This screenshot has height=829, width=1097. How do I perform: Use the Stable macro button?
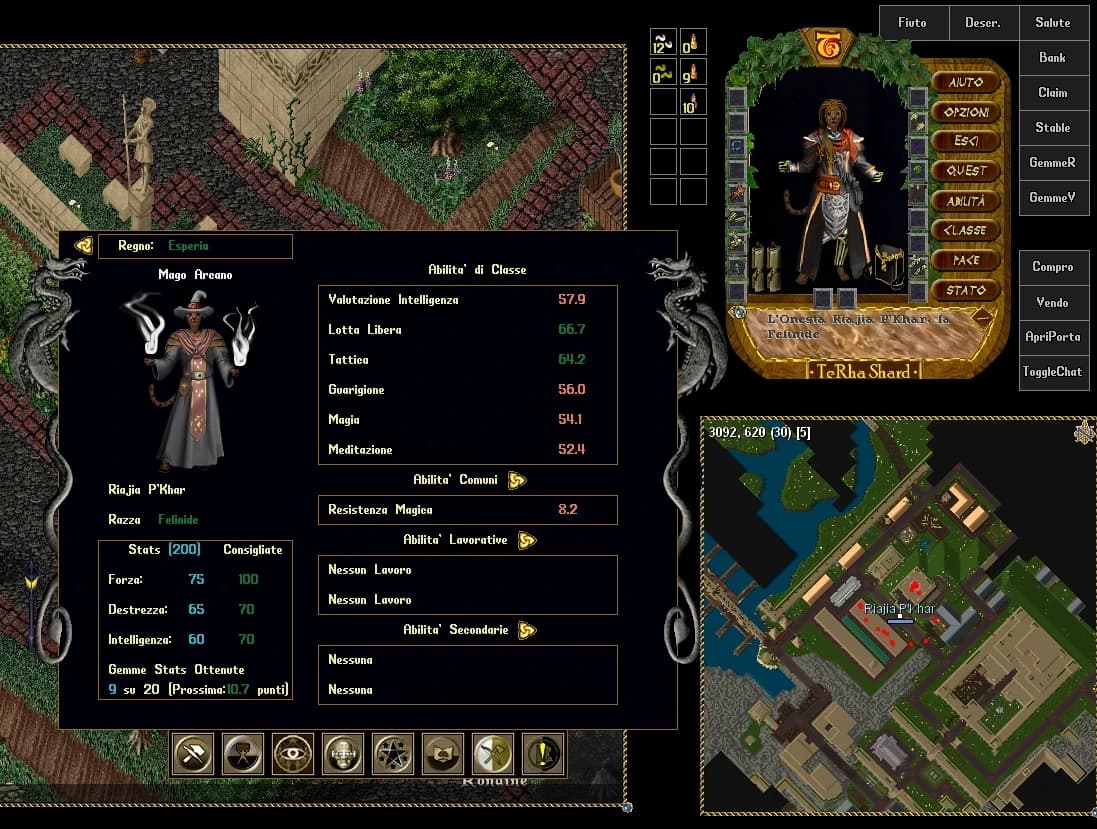(x=1053, y=128)
